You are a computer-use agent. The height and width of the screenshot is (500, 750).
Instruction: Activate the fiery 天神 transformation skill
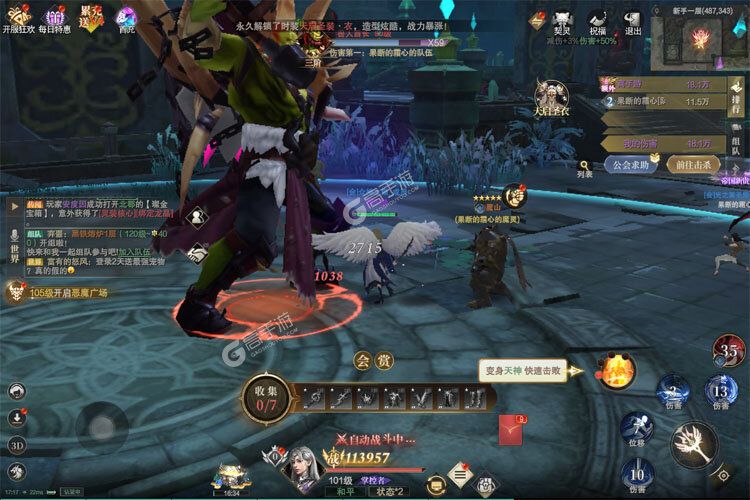(x=616, y=371)
